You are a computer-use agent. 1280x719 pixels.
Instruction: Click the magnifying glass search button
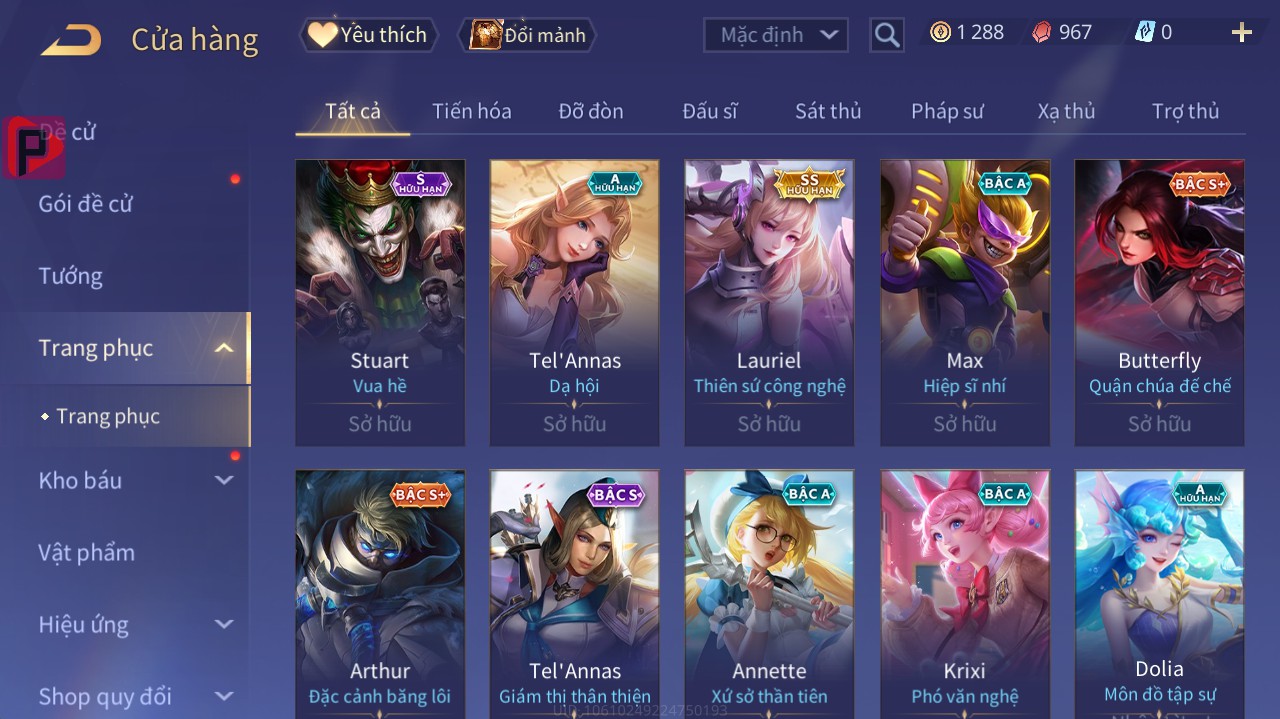[887, 35]
